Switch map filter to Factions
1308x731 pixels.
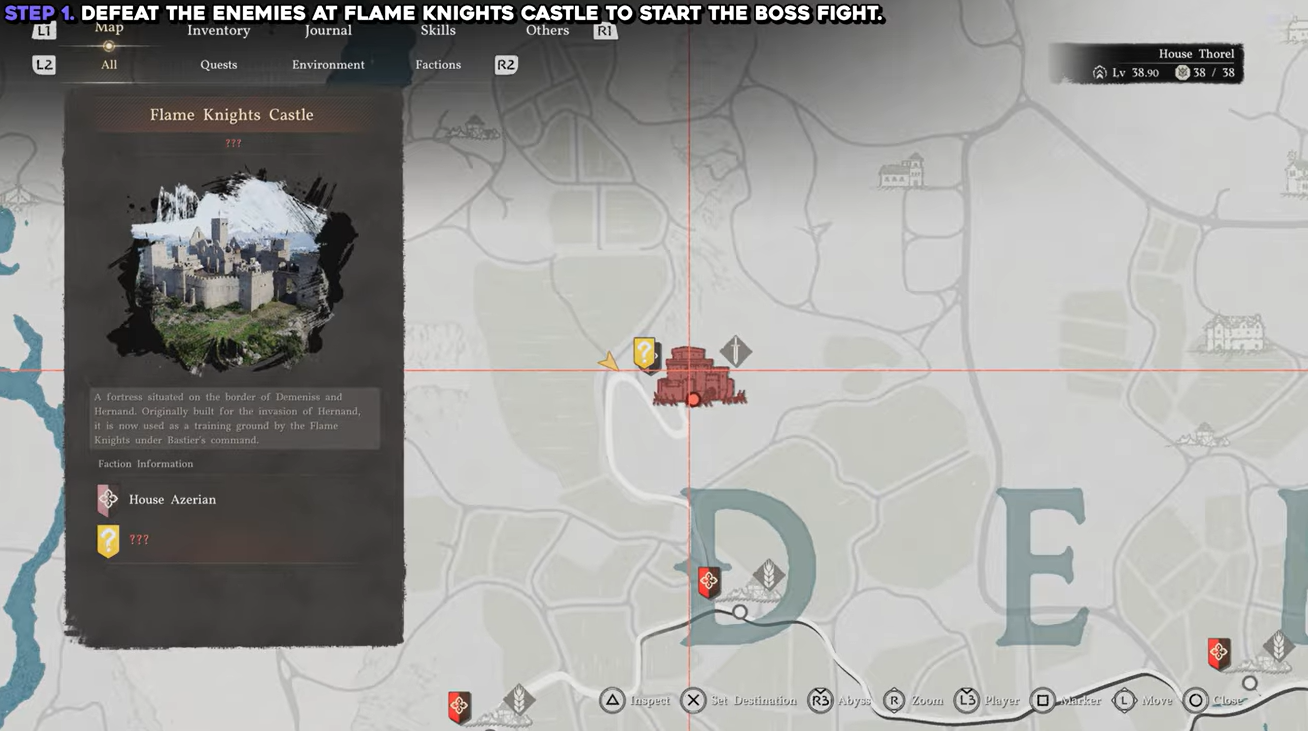point(438,65)
